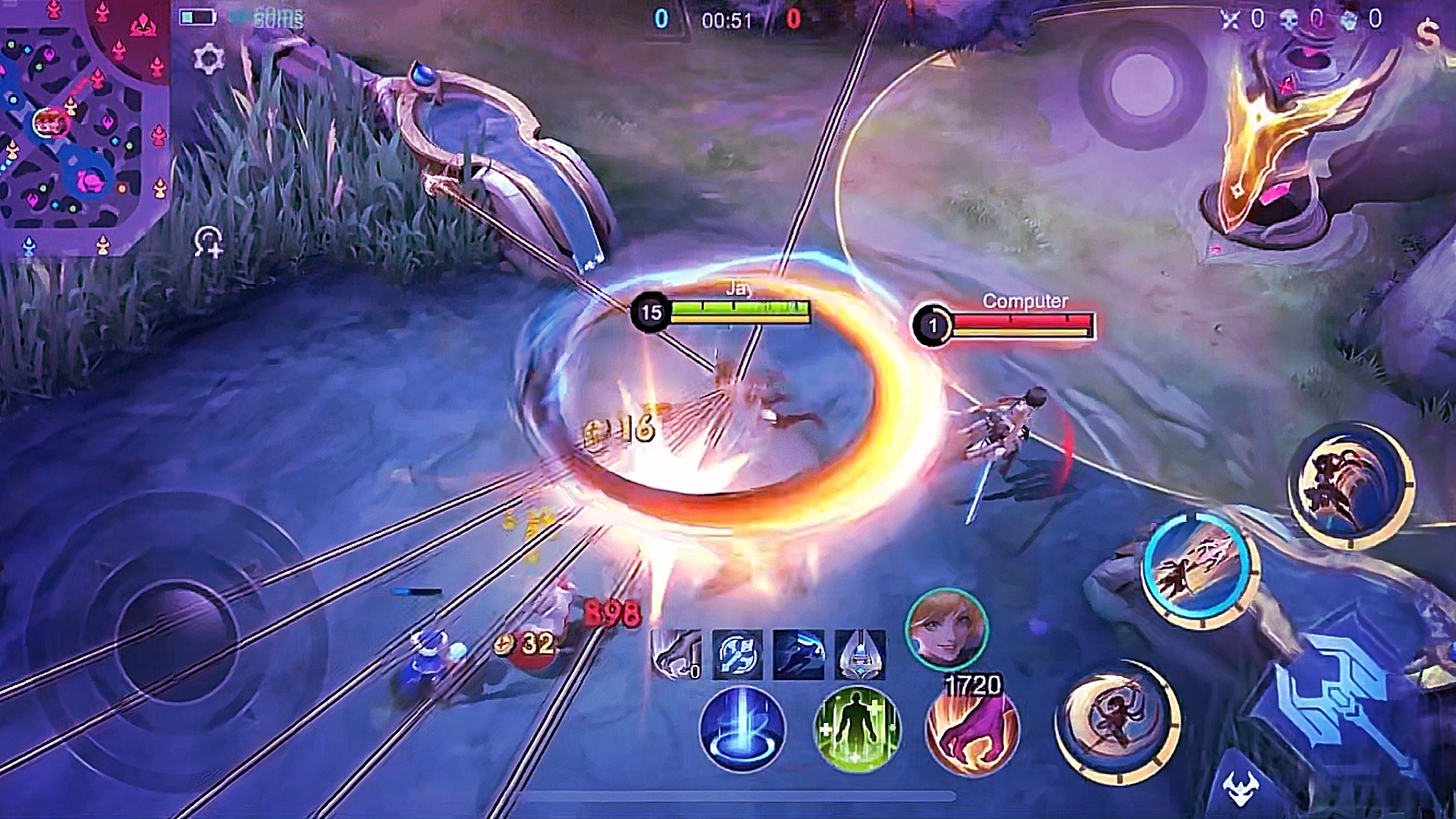Tap the blonde hero portrait
Viewport: 1456px width, 819px height.
[946, 629]
